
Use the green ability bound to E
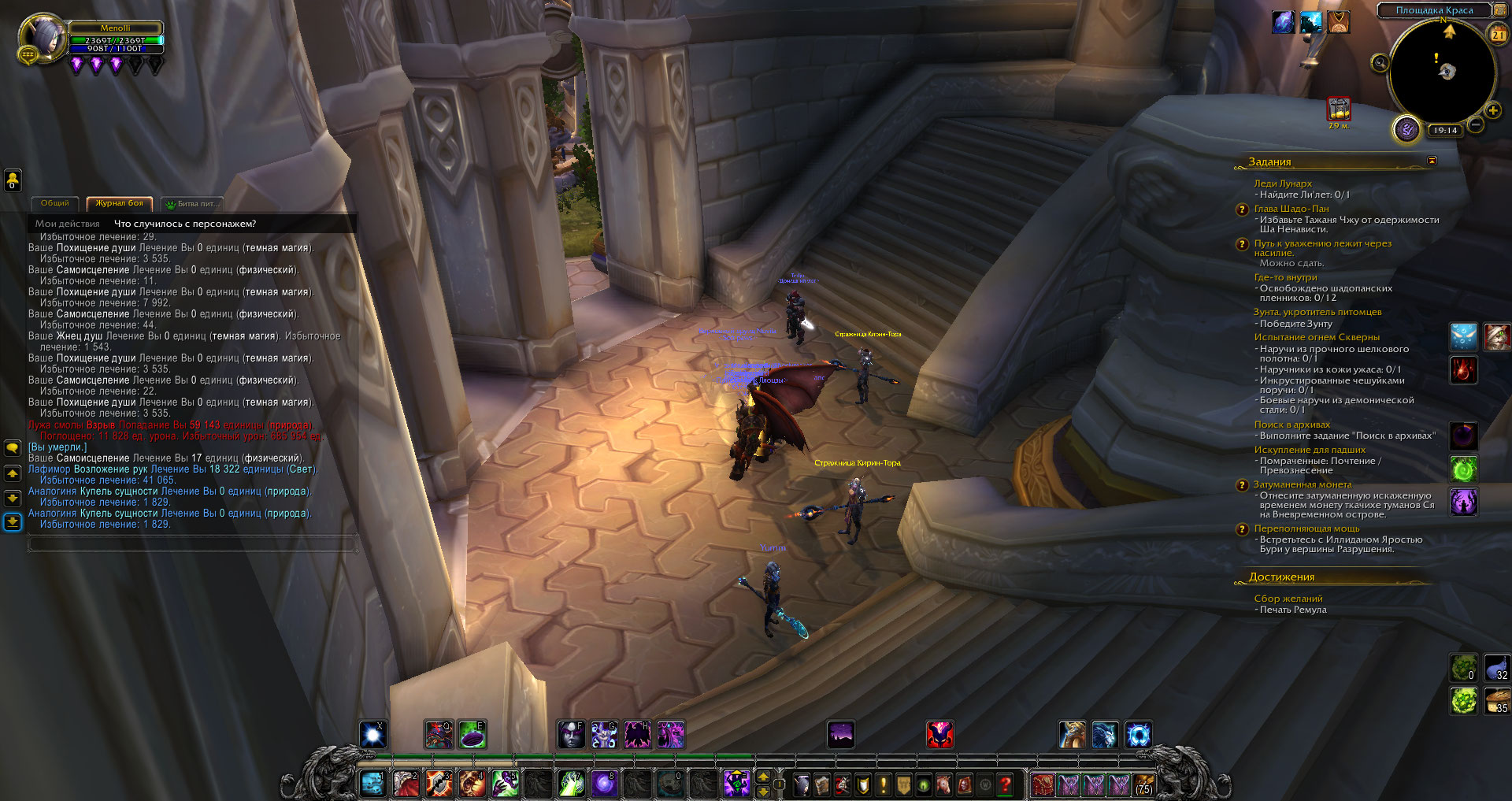[x=472, y=735]
